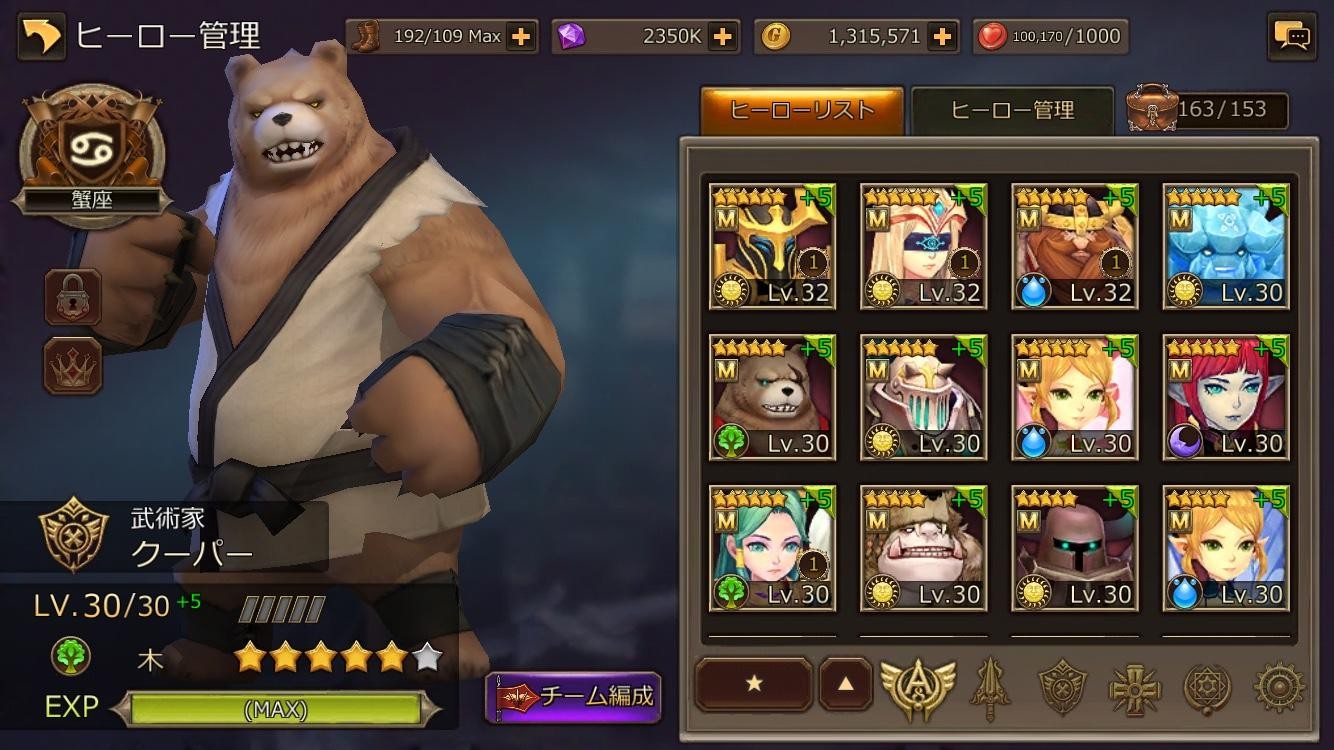Select the brown bear hero portrait
1334x750 pixels.
tap(772, 397)
